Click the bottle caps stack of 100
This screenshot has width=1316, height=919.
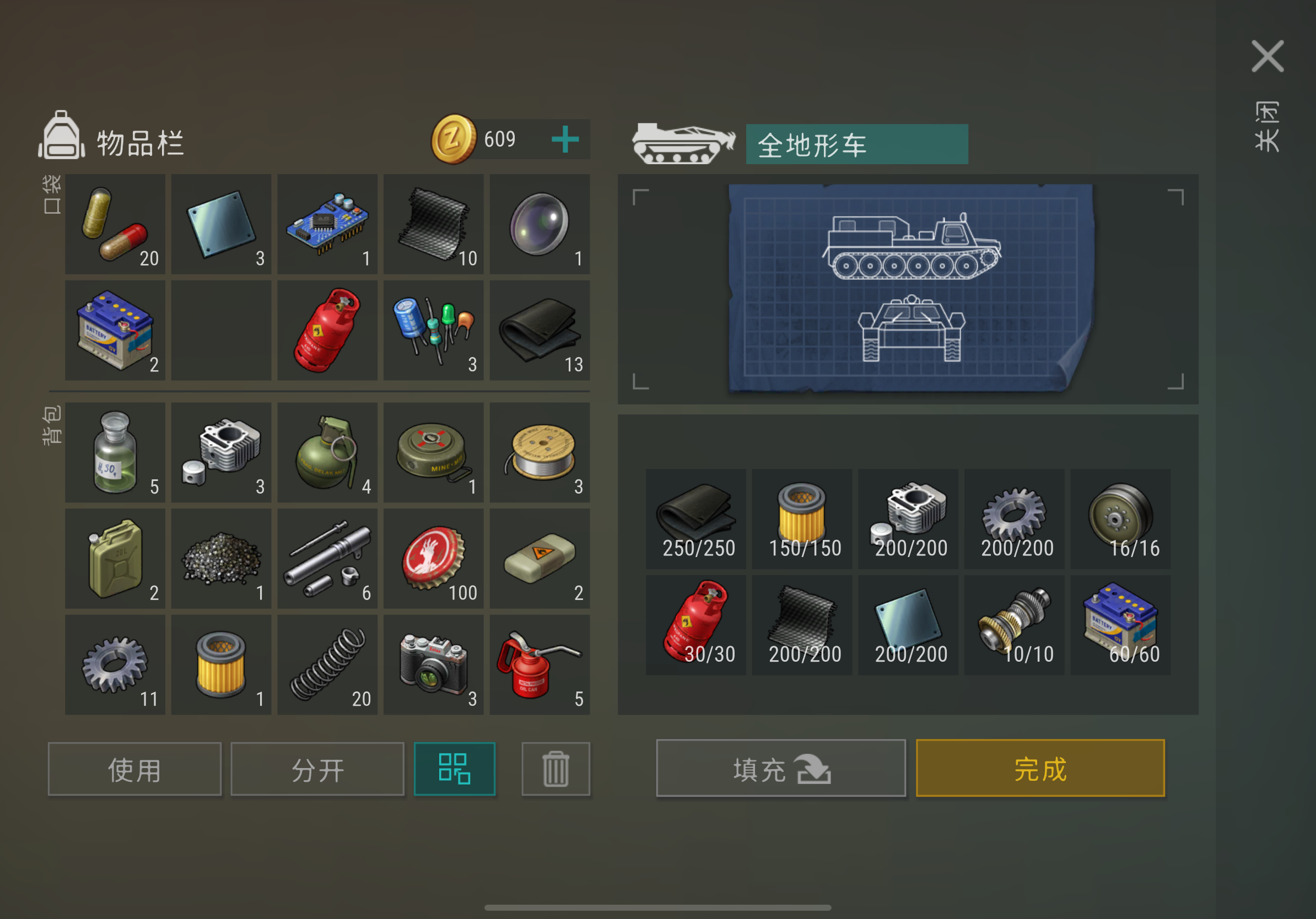tap(433, 558)
